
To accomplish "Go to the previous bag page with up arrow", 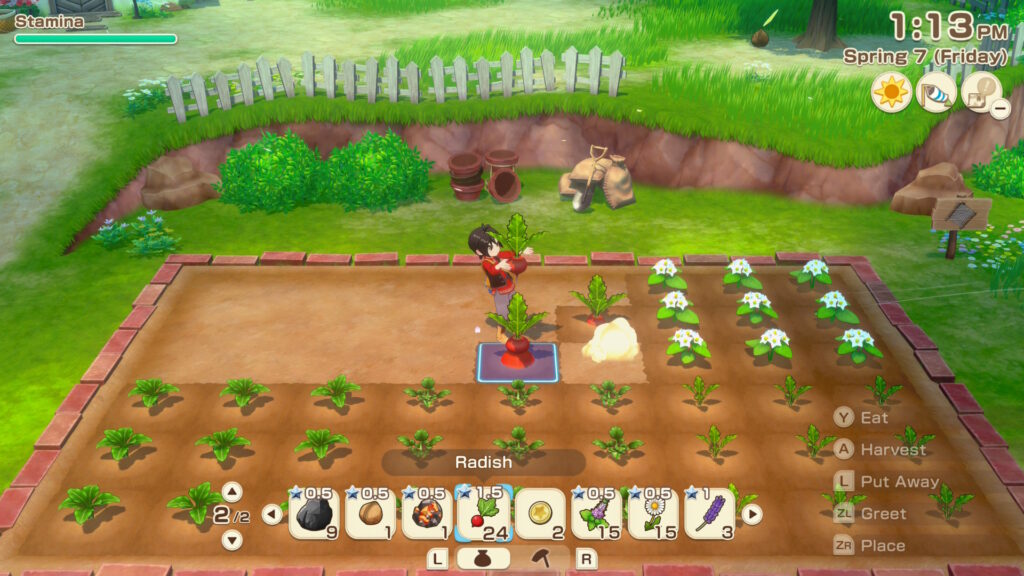I will coord(232,491).
